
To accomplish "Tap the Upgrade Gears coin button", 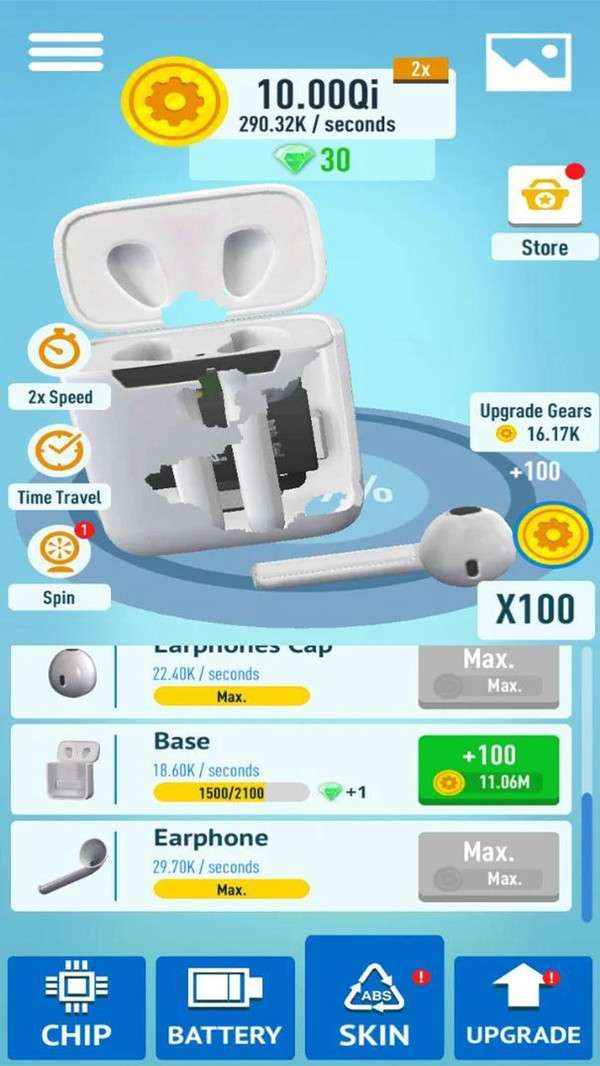I will pyautogui.click(x=550, y=537).
